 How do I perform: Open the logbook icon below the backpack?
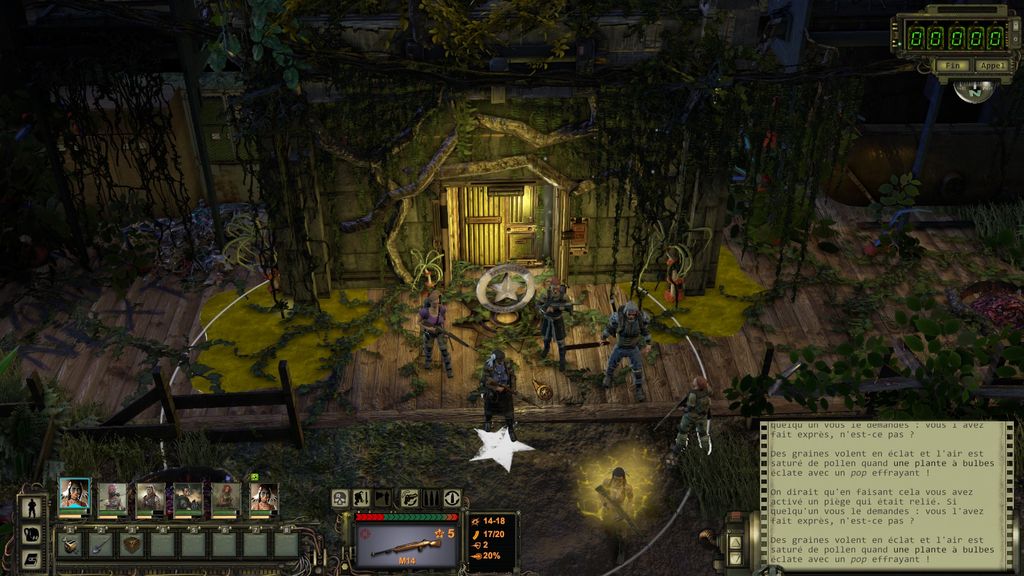pos(31,558)
